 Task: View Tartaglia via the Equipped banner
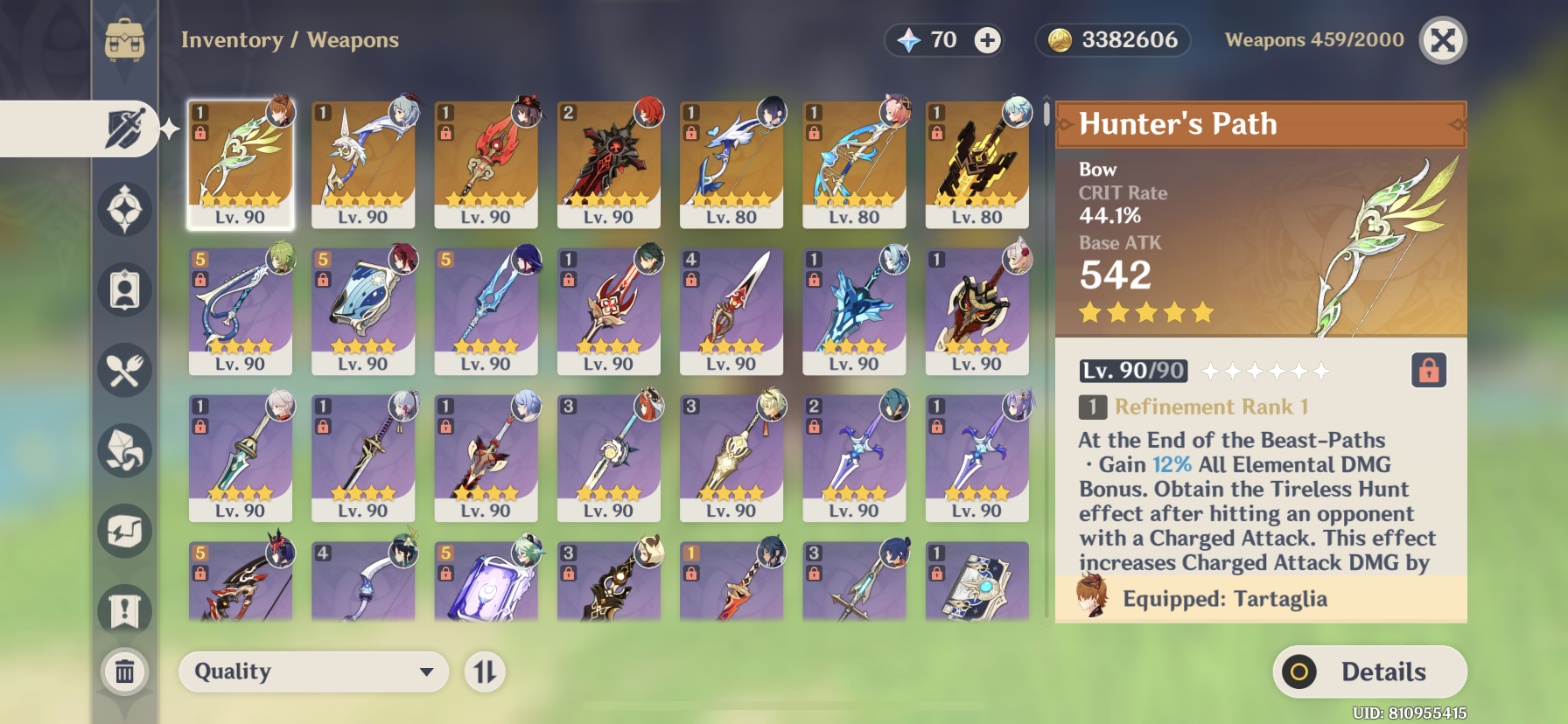[1260, 599]
